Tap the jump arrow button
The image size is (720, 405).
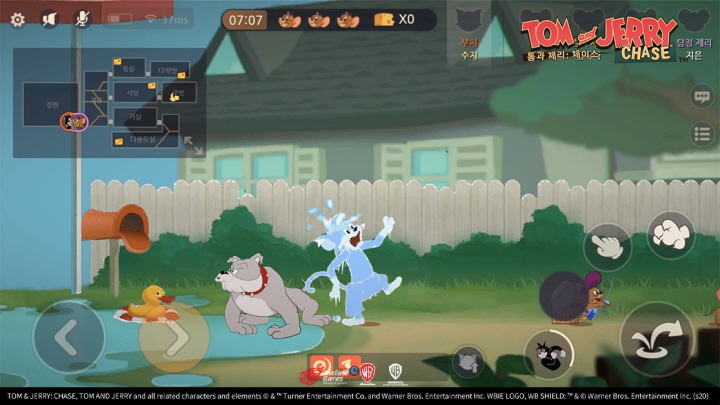pos(656,338)
